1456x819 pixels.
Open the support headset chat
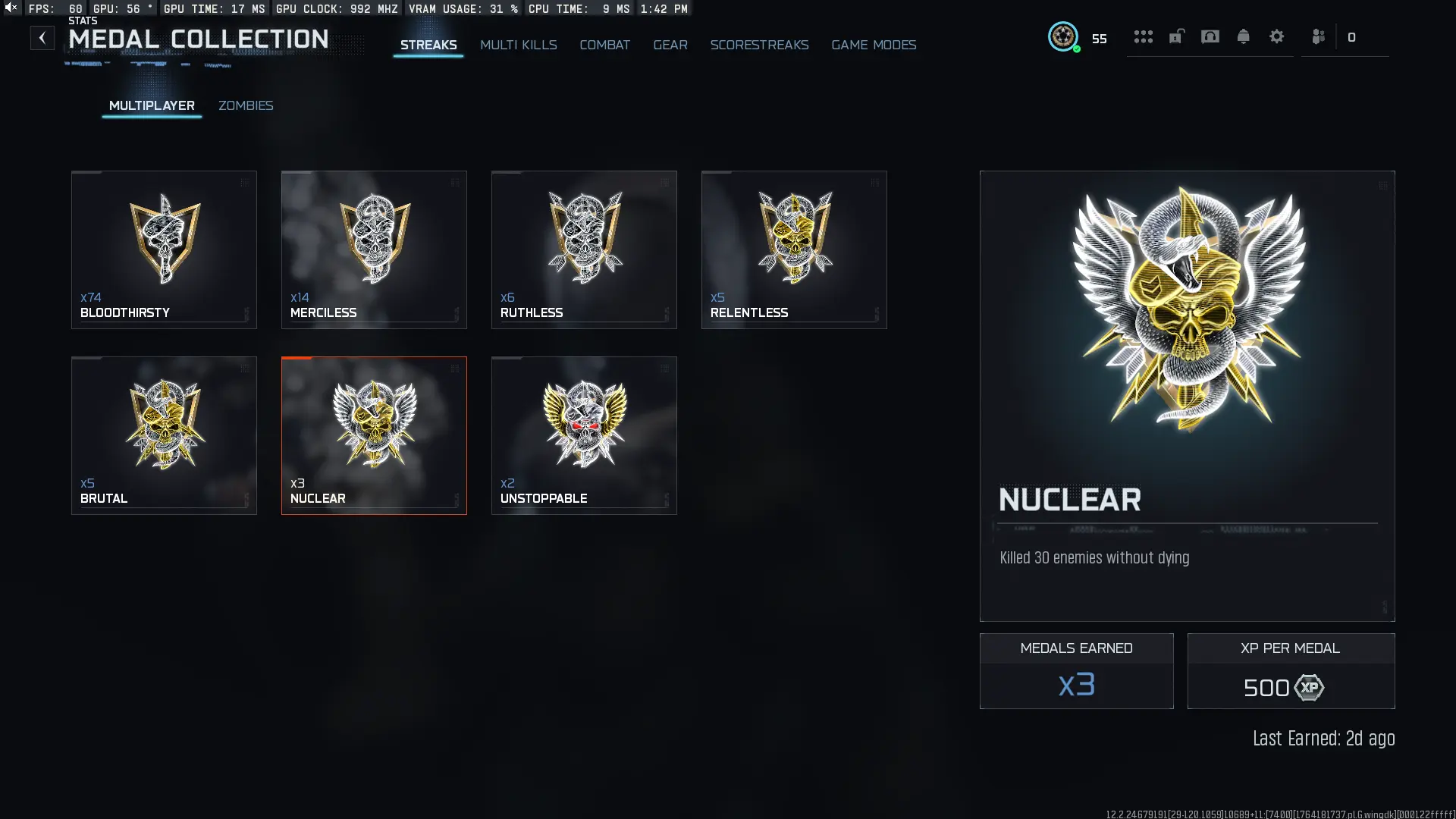(1210, 36)
